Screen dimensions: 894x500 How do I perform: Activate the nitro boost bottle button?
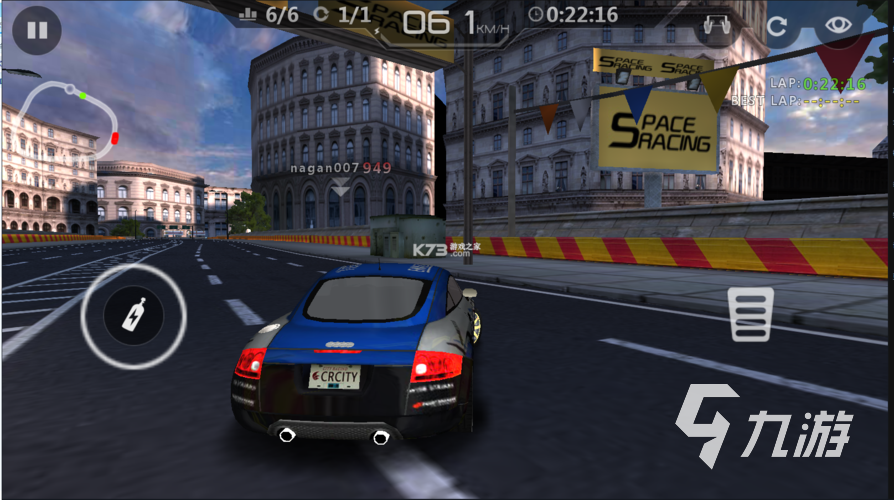133,316
